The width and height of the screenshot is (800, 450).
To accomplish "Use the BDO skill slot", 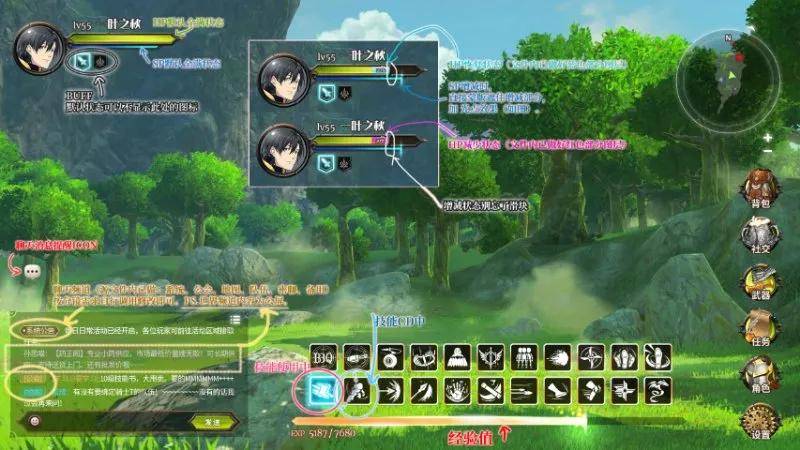I will [323, 356].
